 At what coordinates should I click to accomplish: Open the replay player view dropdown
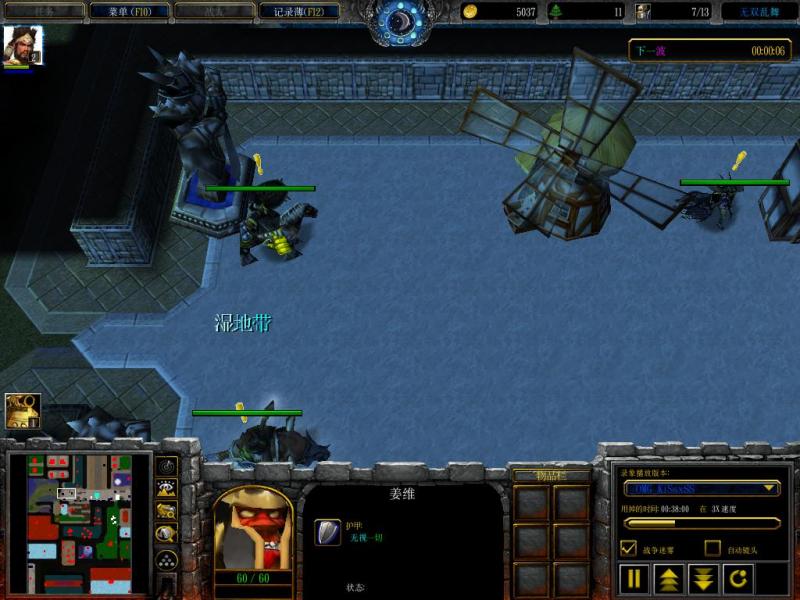[701, 488]
